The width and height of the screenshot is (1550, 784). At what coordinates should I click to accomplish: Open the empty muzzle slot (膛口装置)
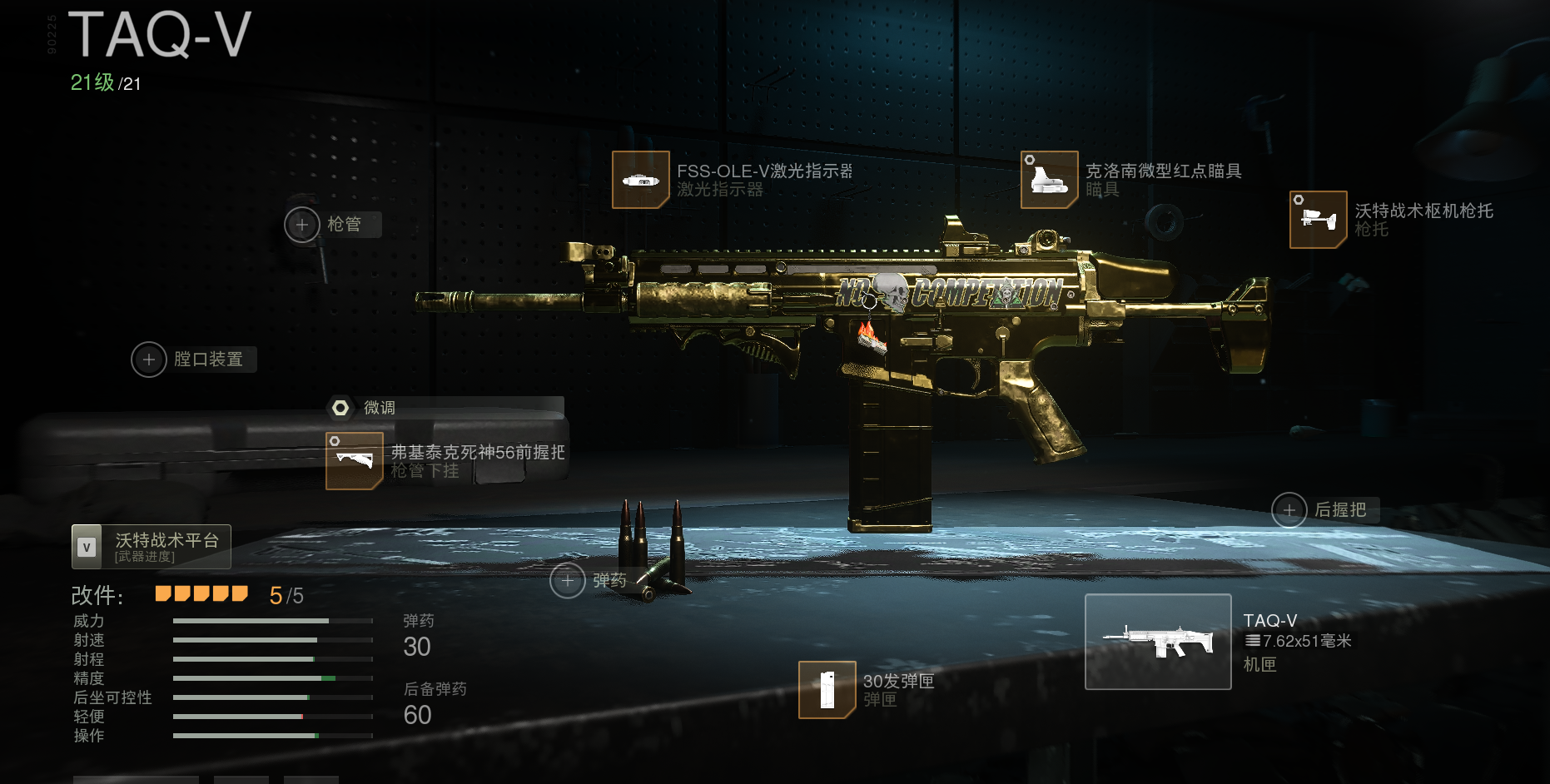(x=149, y=360)
